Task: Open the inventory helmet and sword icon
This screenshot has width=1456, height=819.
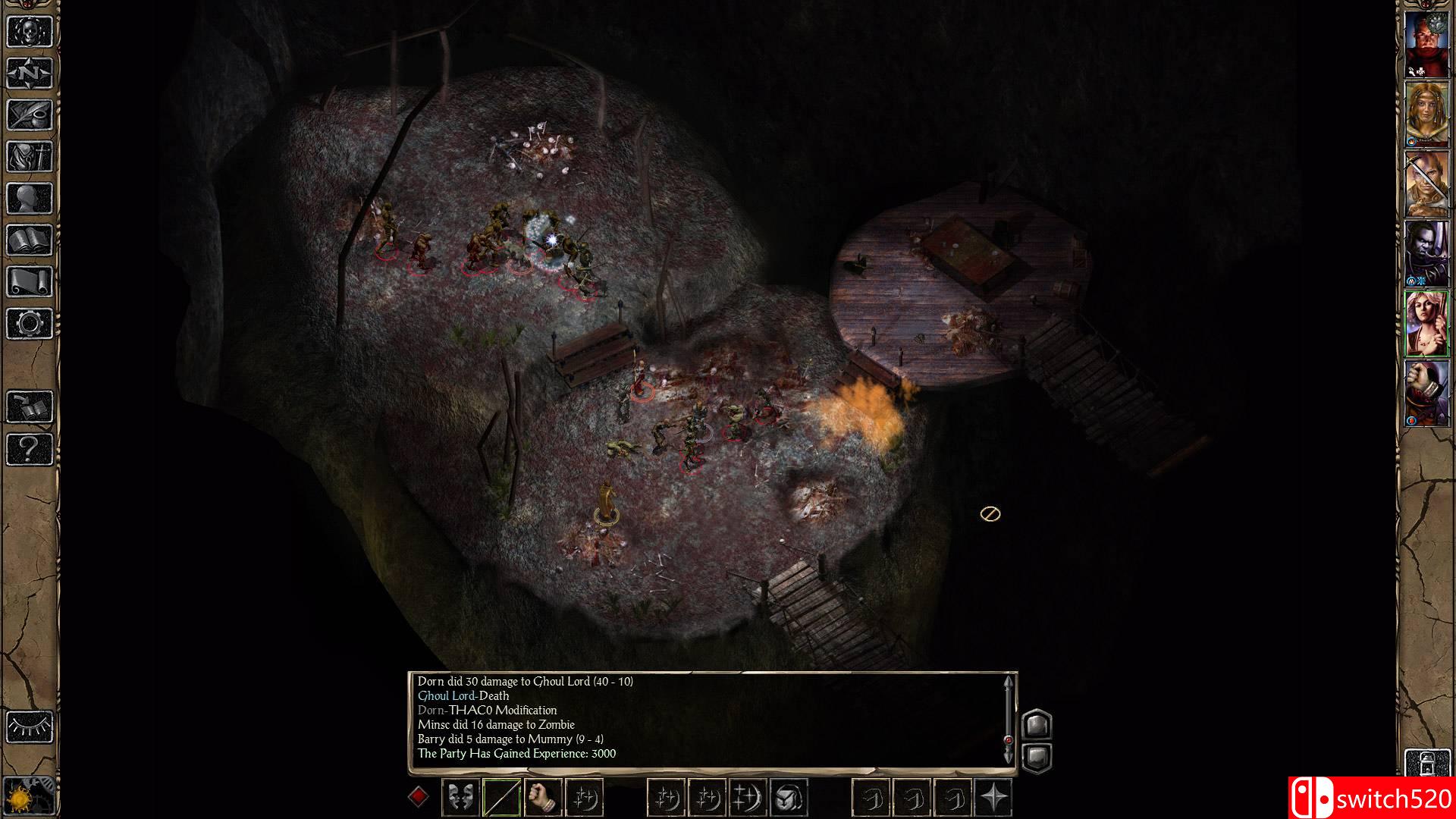Action: [x=30, y=157]
